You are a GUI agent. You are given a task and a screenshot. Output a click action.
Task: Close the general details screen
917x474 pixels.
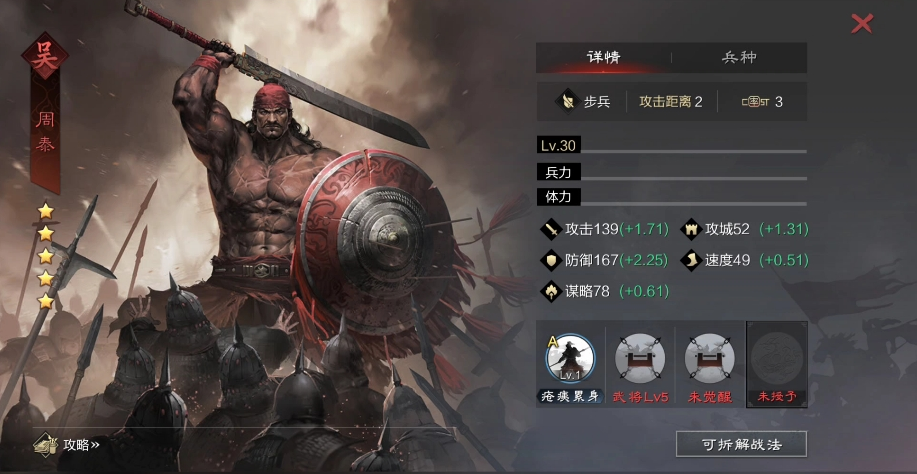pos(862,23)
